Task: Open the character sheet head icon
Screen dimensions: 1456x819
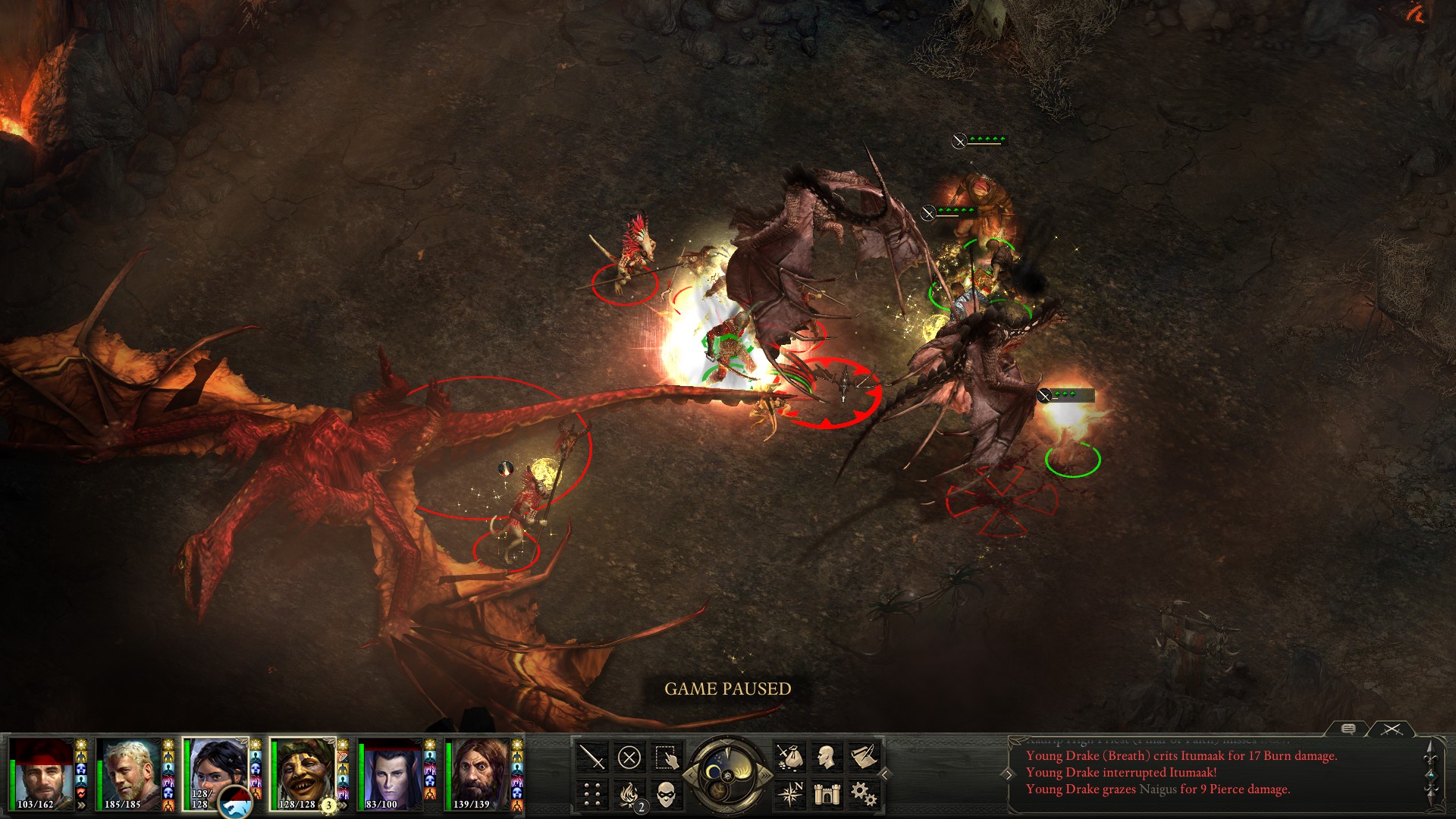Action: 827,757
